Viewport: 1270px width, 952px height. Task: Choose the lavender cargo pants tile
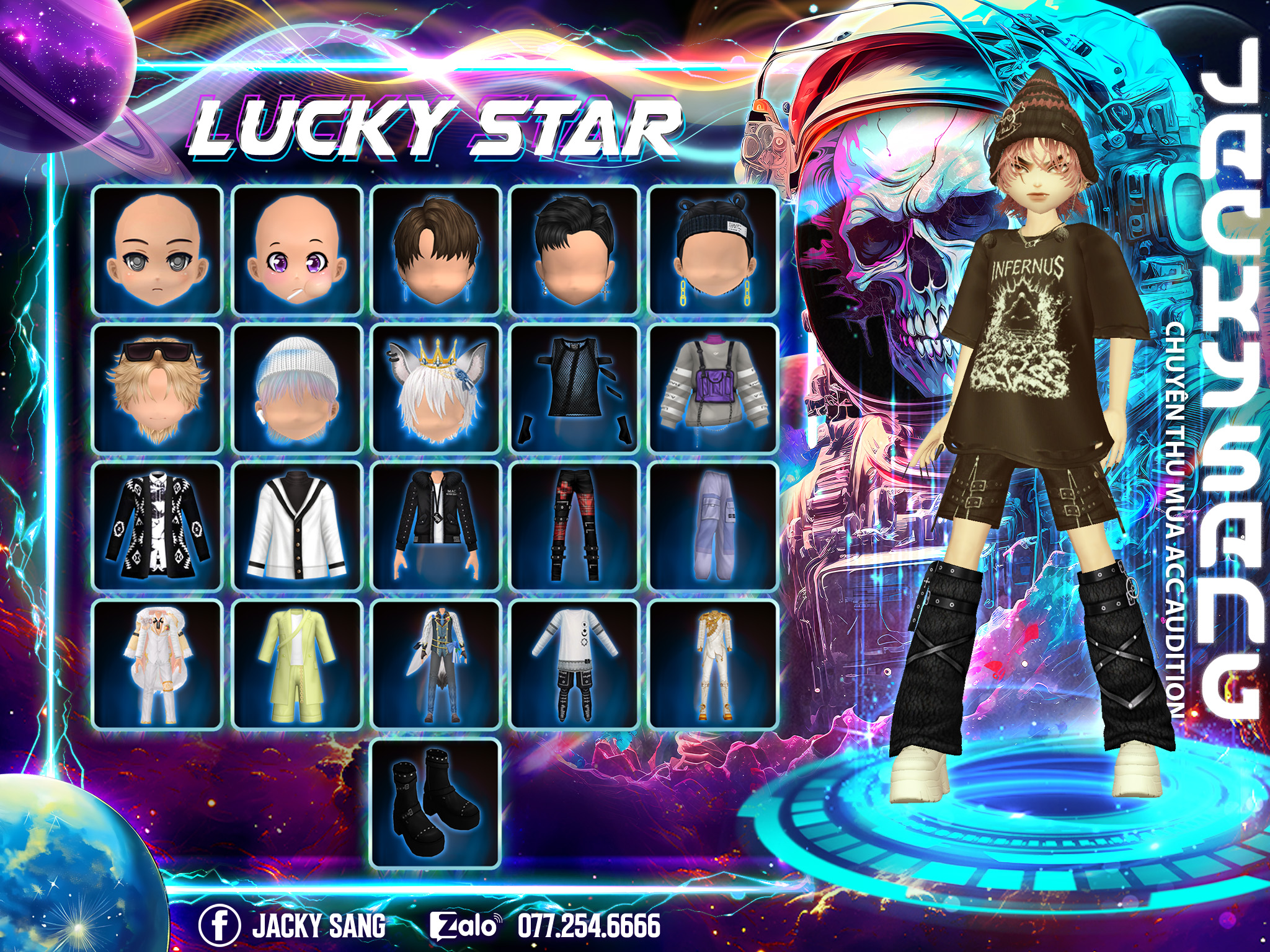(x=713, y=527)
